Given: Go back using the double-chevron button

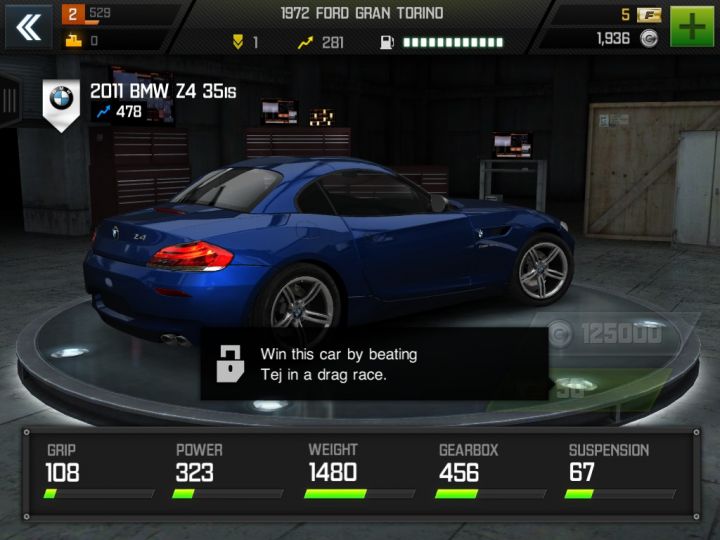Looking at the screenshot, I should point(29,27).
